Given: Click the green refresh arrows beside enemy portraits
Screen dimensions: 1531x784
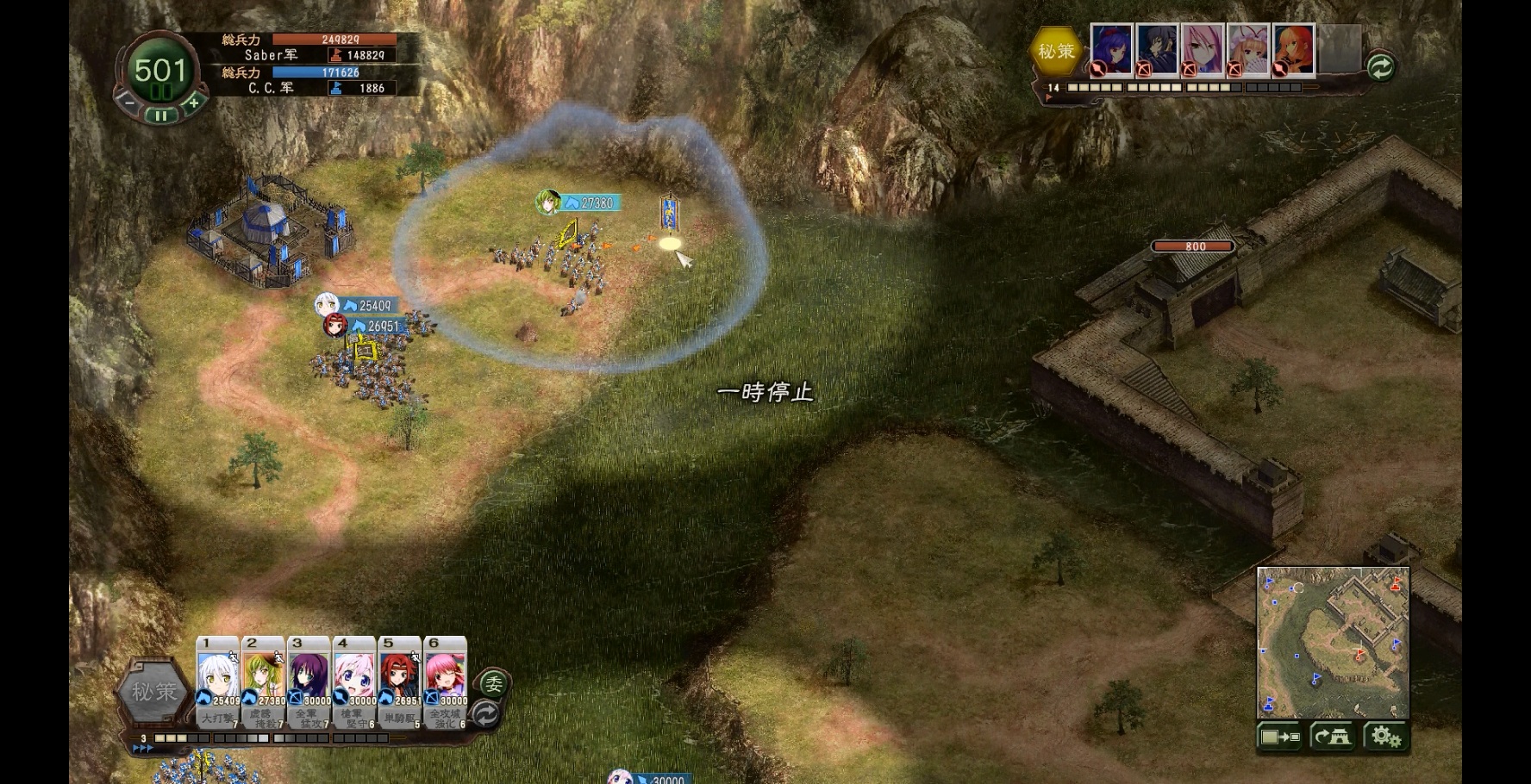Looking at the screenshot, I should pos(1380,67).
